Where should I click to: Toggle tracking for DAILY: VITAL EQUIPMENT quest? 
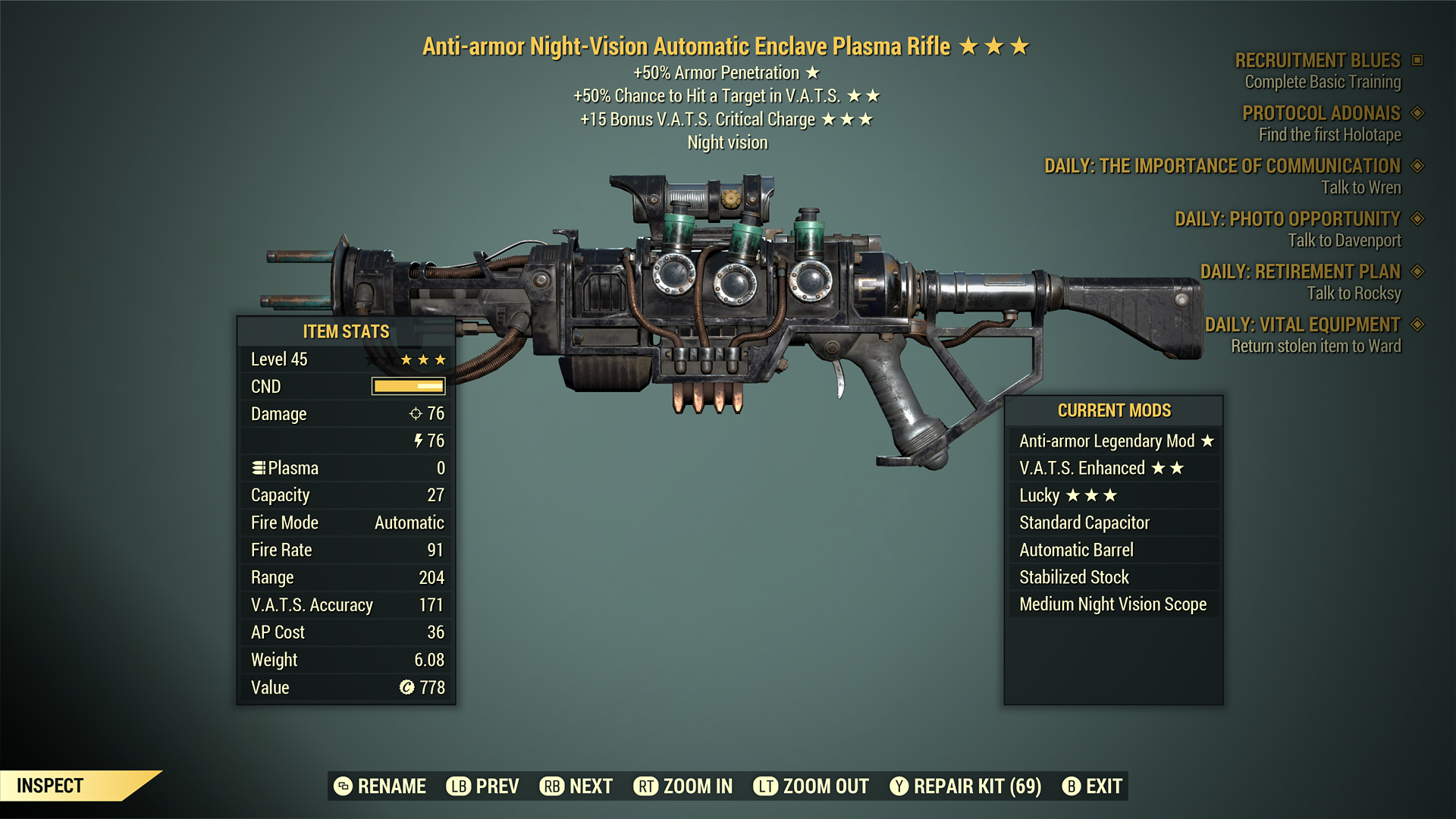(x=1417, y=324)
